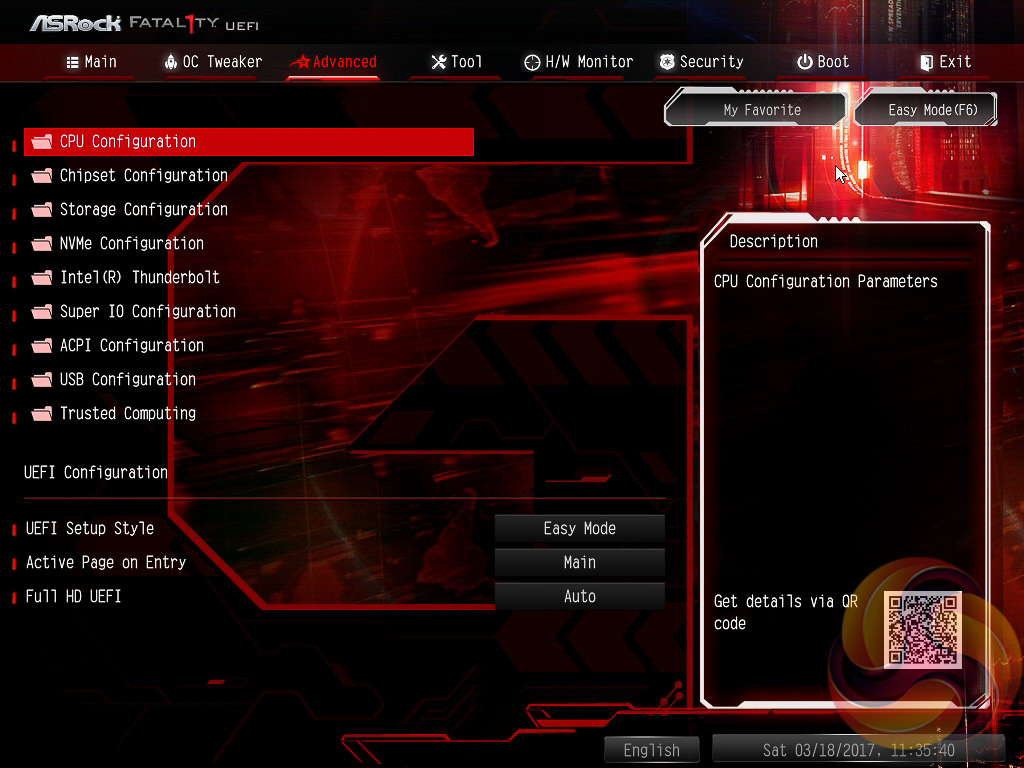Open Trusted Computing settings

coord(127,414)
